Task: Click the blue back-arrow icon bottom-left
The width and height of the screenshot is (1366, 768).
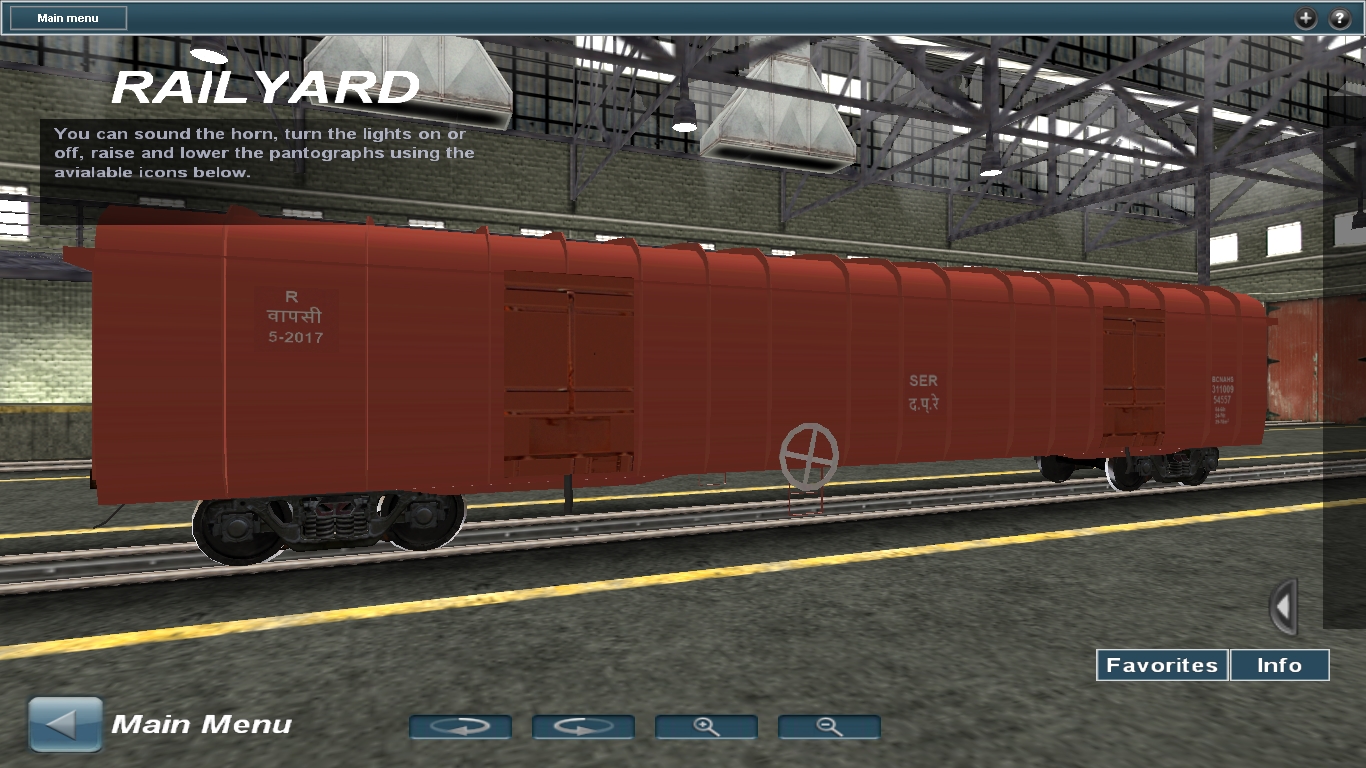Action: coord(64,722)
